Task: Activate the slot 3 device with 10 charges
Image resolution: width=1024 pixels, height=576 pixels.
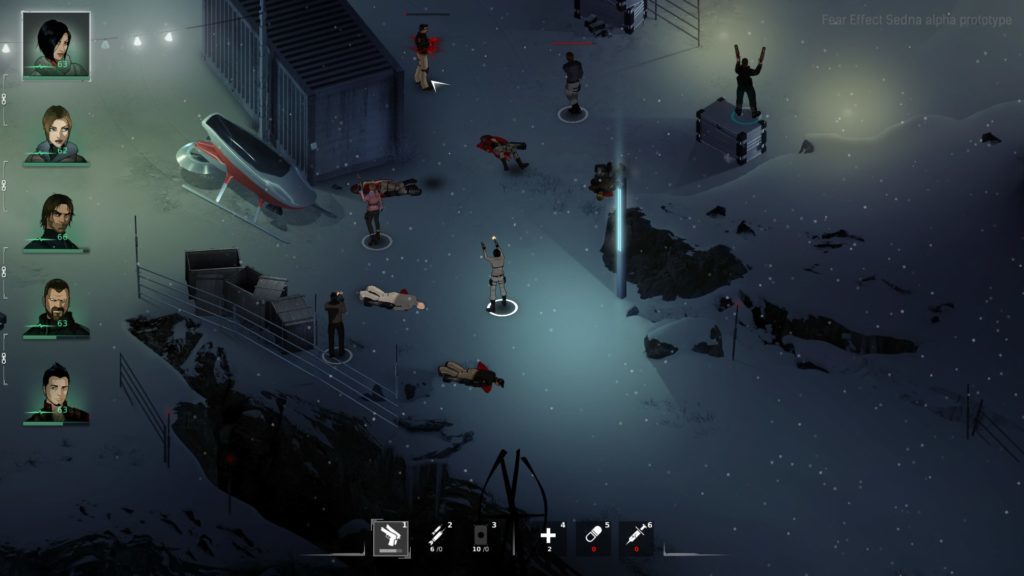Action: (481, 538)
